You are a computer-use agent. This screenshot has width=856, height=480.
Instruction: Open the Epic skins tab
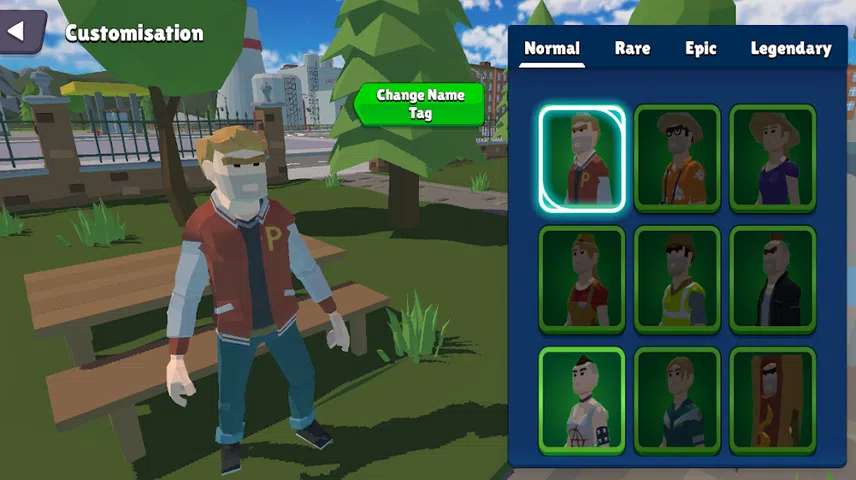click(x=701, y=49)
